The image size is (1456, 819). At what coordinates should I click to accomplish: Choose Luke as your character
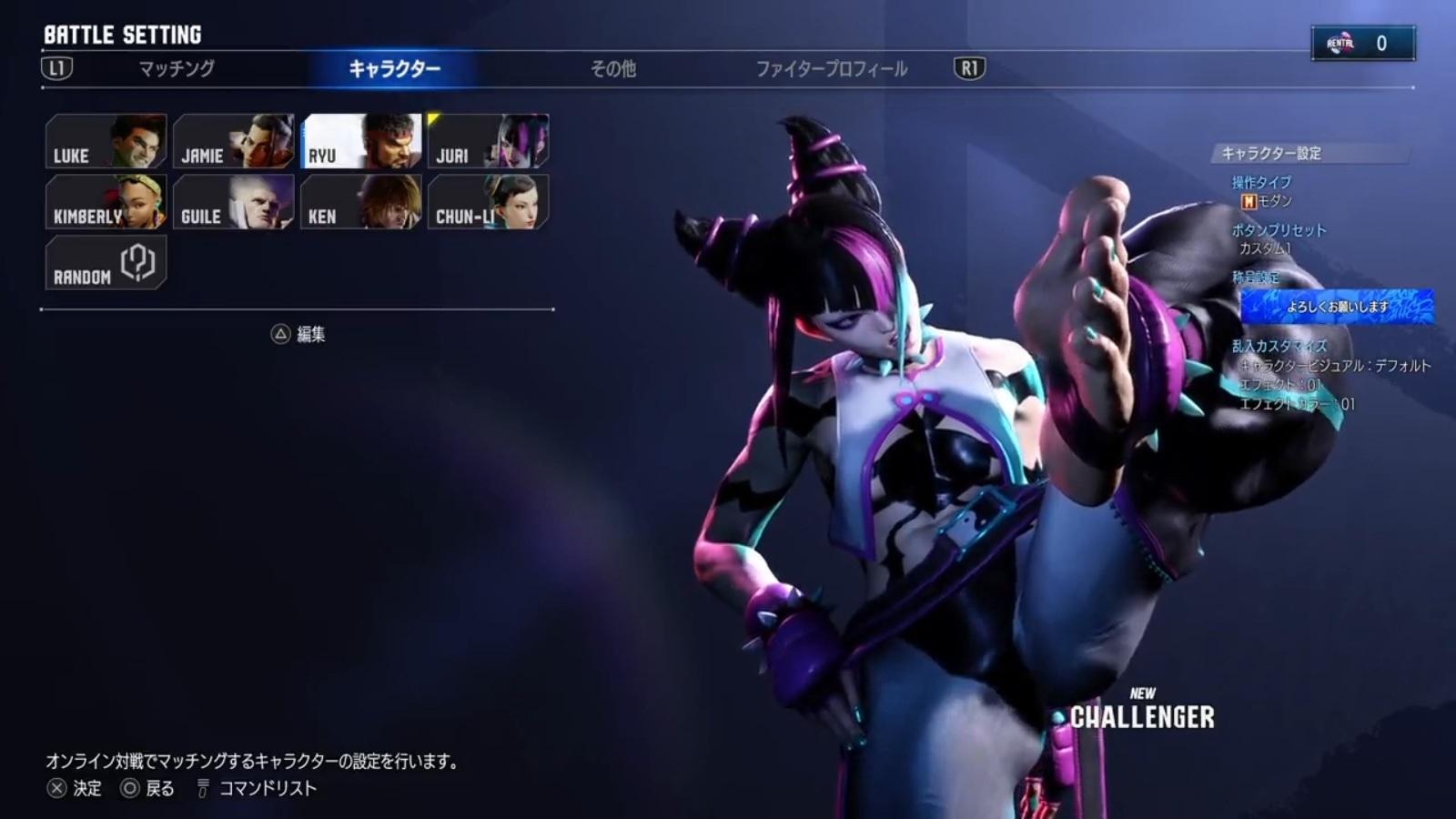point(106,141)
